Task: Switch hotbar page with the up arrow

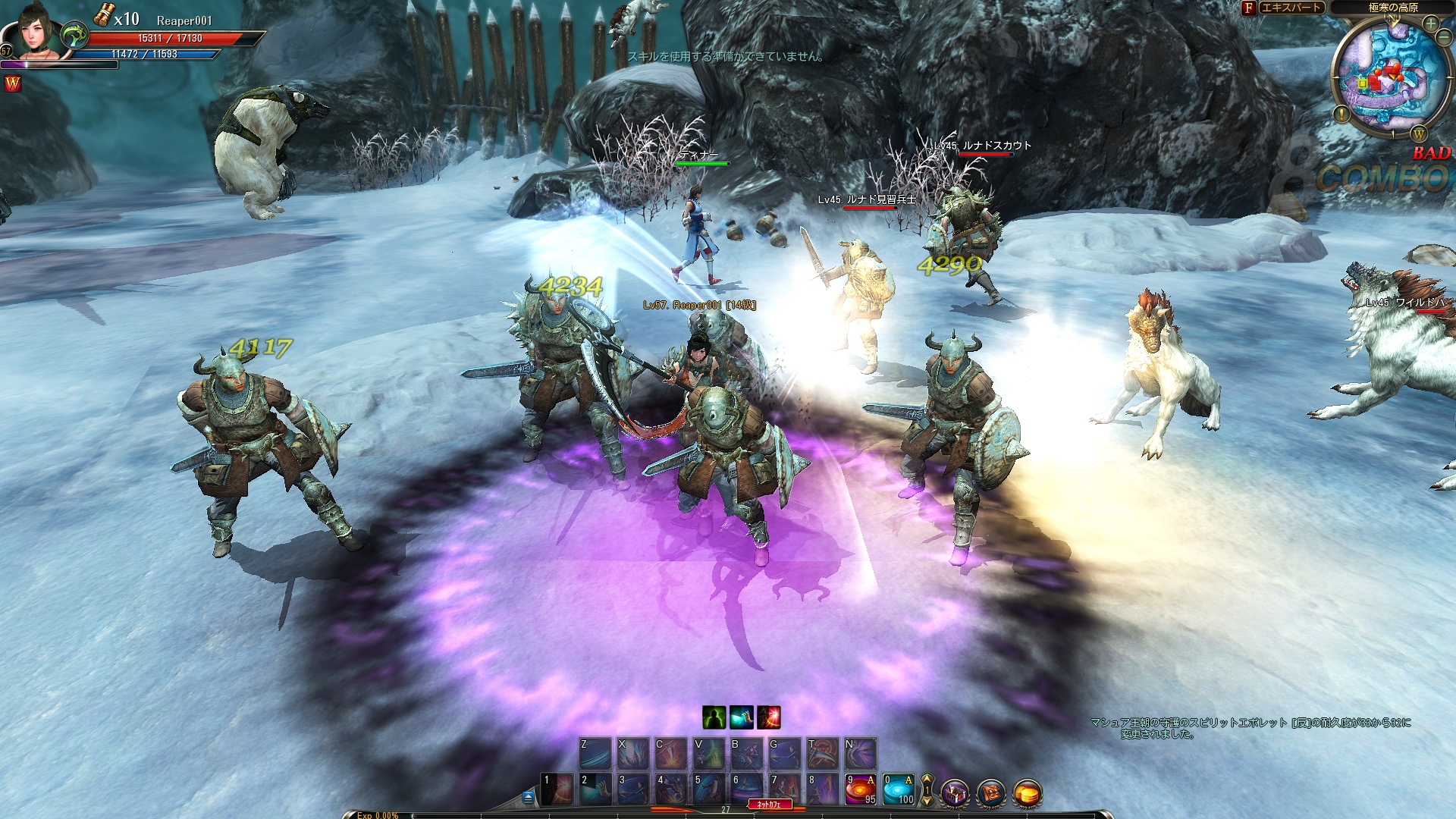Action: 927,780
